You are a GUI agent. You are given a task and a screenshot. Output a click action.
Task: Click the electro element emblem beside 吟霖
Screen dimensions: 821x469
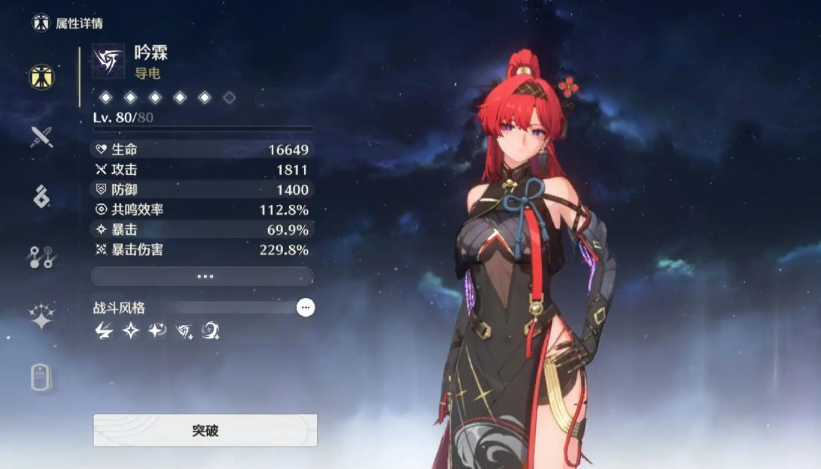[x=108, y=61]
